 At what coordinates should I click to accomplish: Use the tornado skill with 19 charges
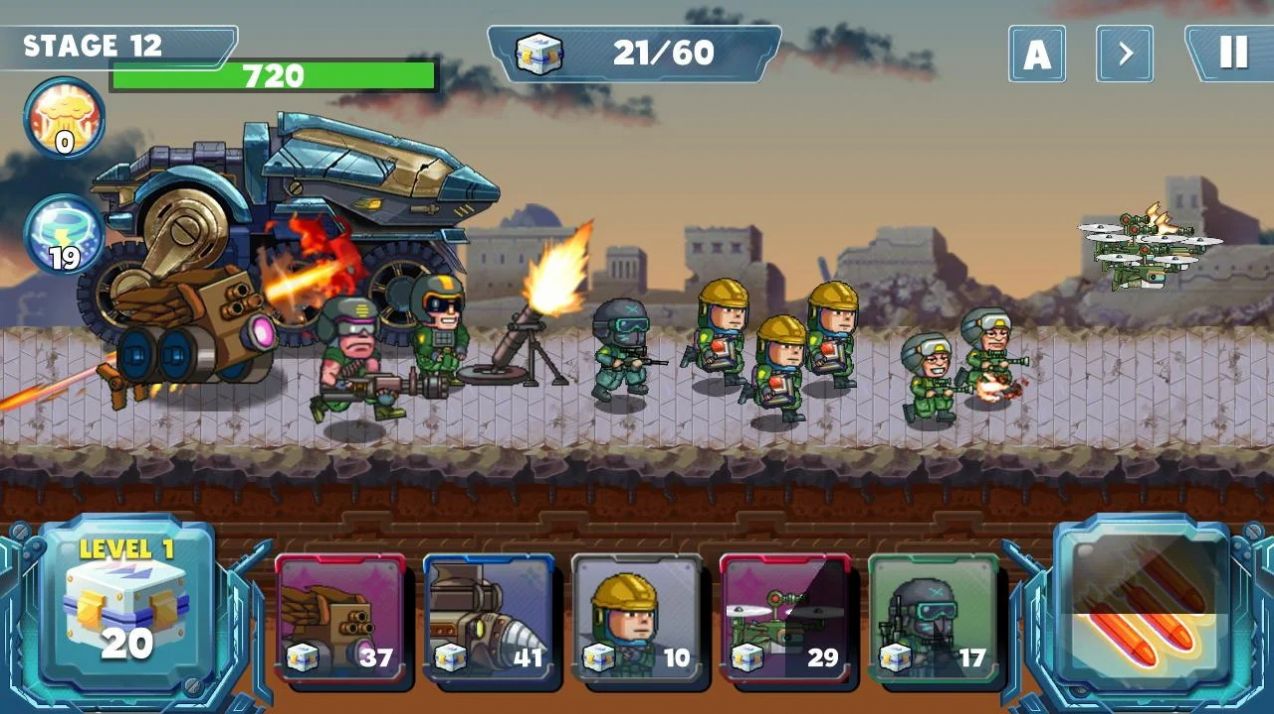[x=64, y=234]
